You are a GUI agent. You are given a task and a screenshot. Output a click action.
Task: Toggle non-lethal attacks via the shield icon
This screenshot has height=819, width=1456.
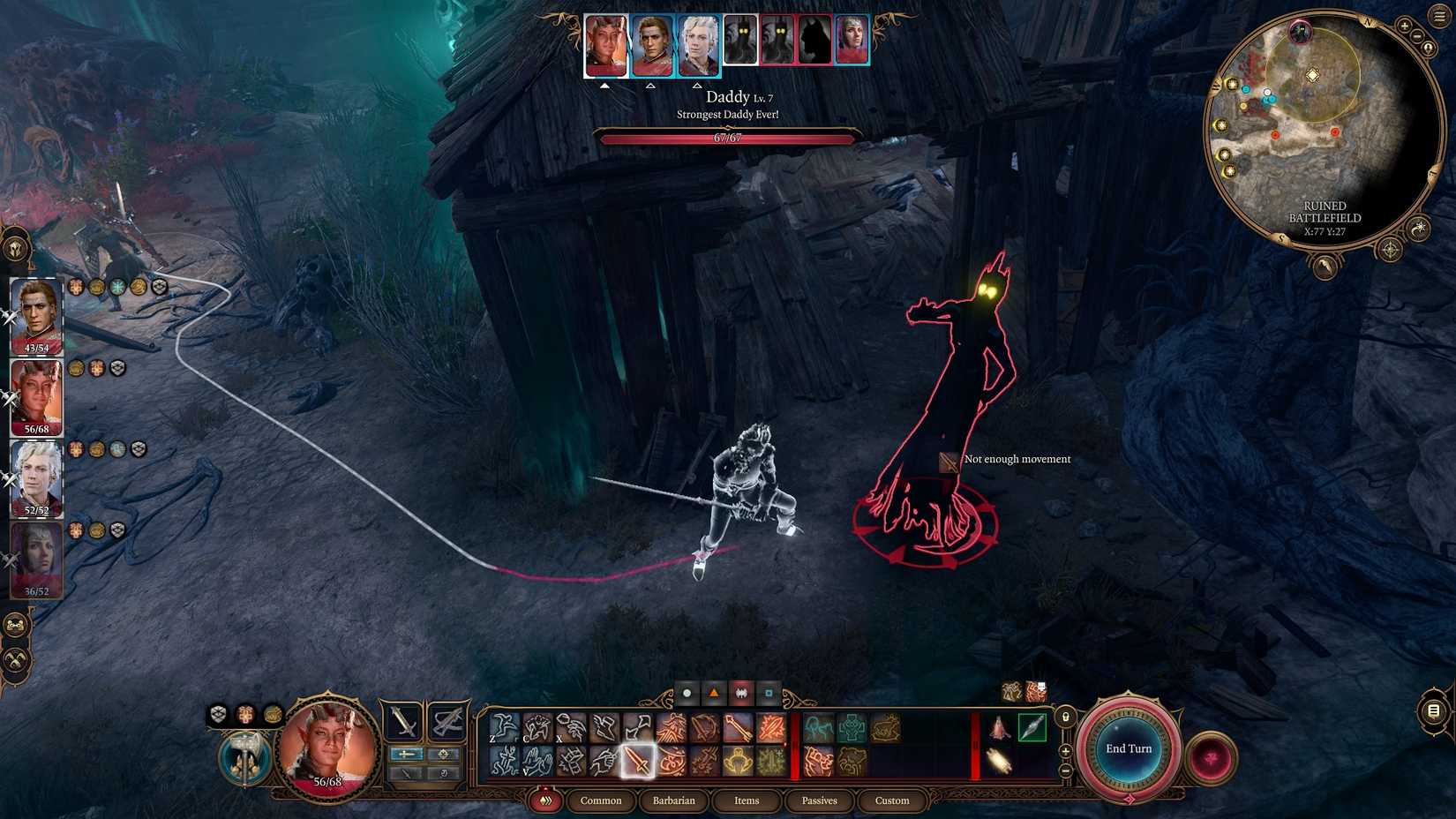click(219, 711)
